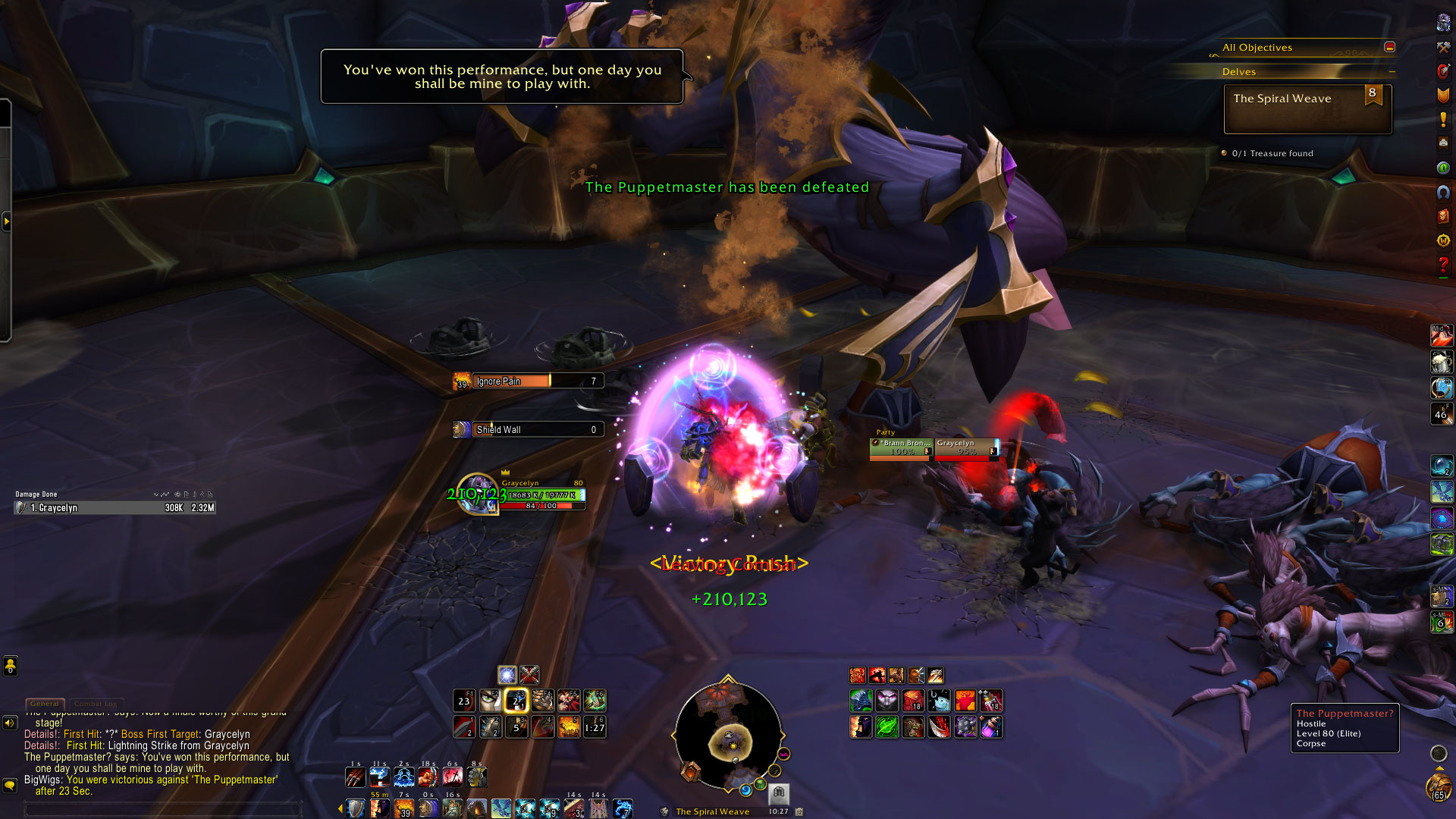Use the purple potion action slot
Viewport: 1456px width, 819px height.
pyautogui.click(x=991, y=727)
